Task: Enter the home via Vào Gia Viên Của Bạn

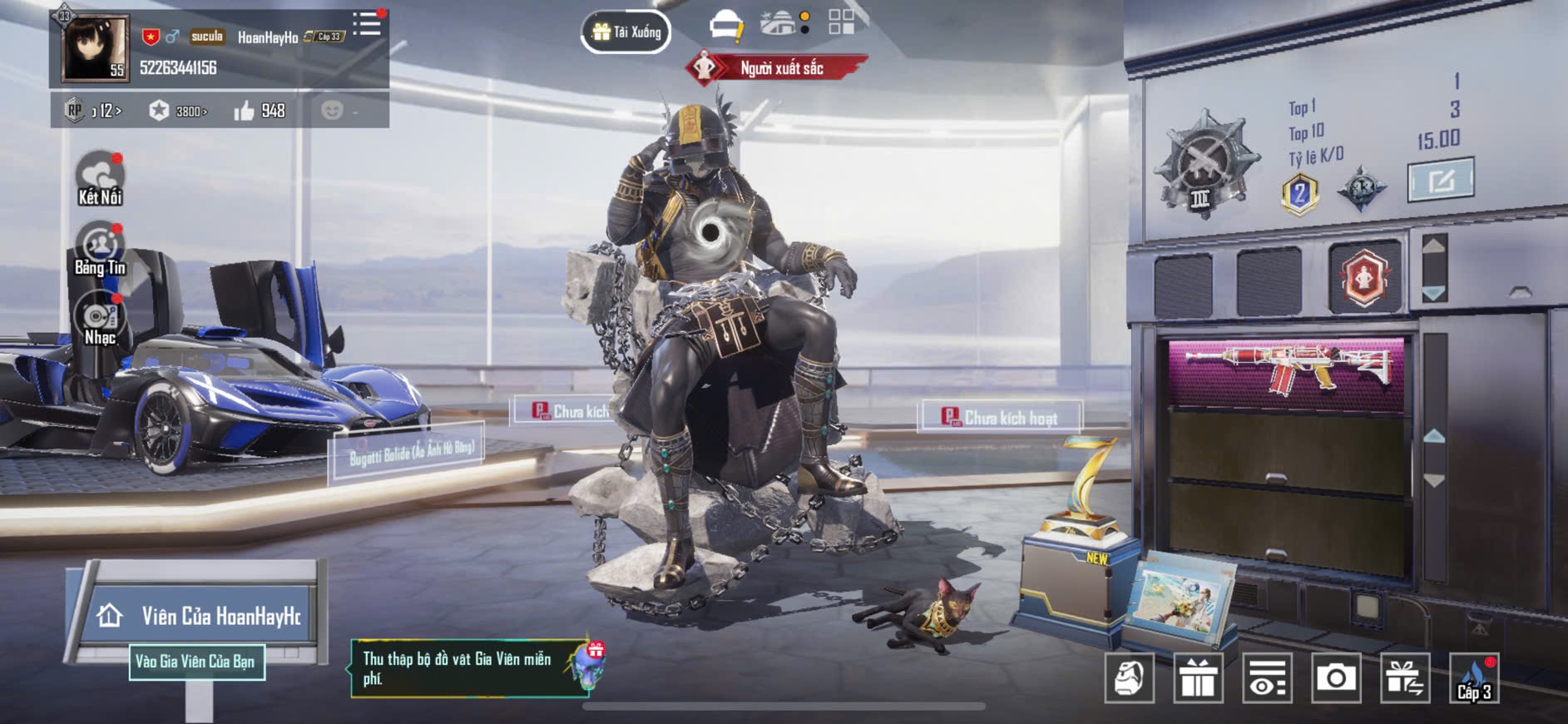Action: pyautogui.click(x=196, y=662)
